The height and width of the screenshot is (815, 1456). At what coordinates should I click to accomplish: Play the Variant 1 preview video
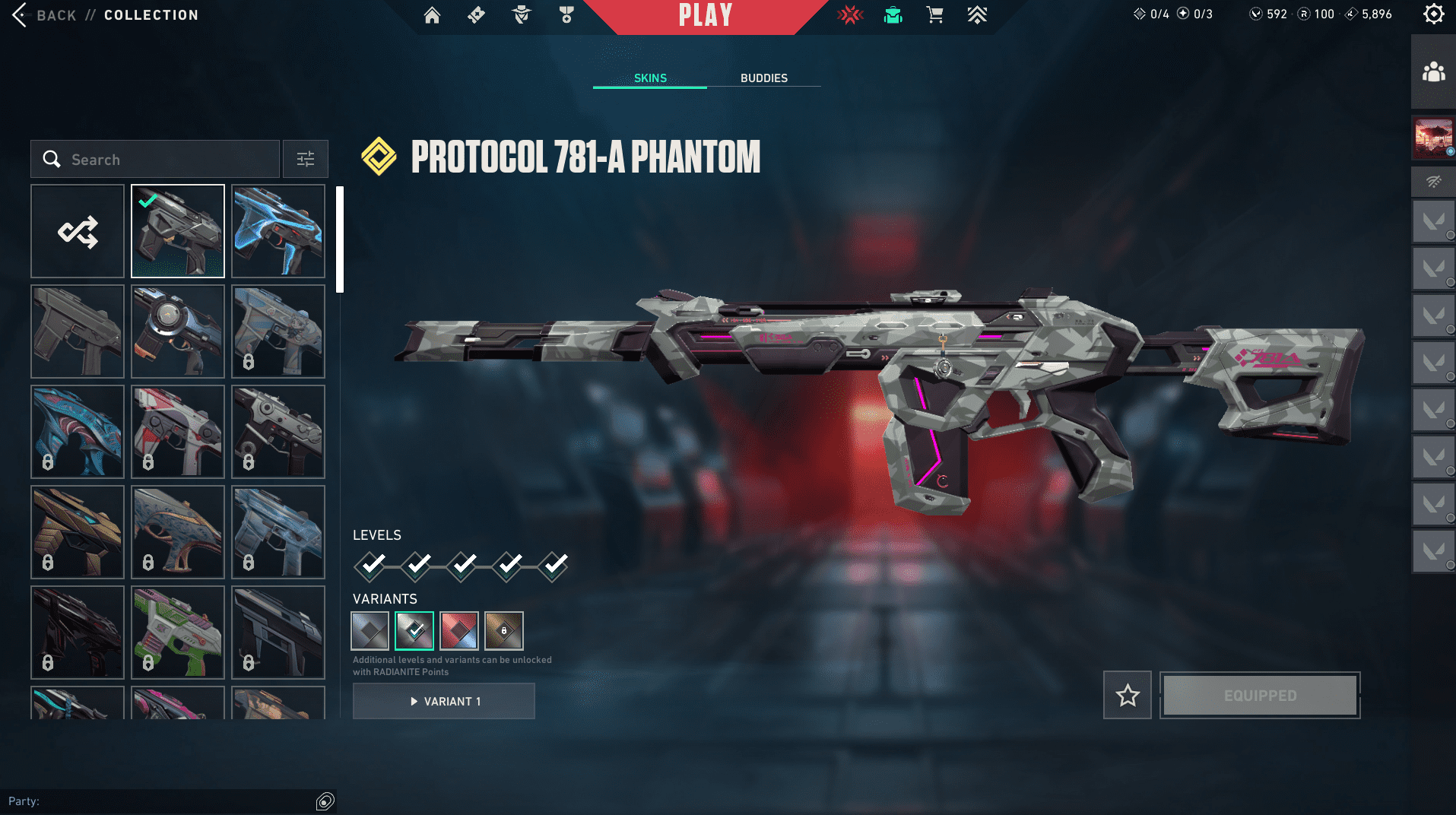[x=444, y=701]
